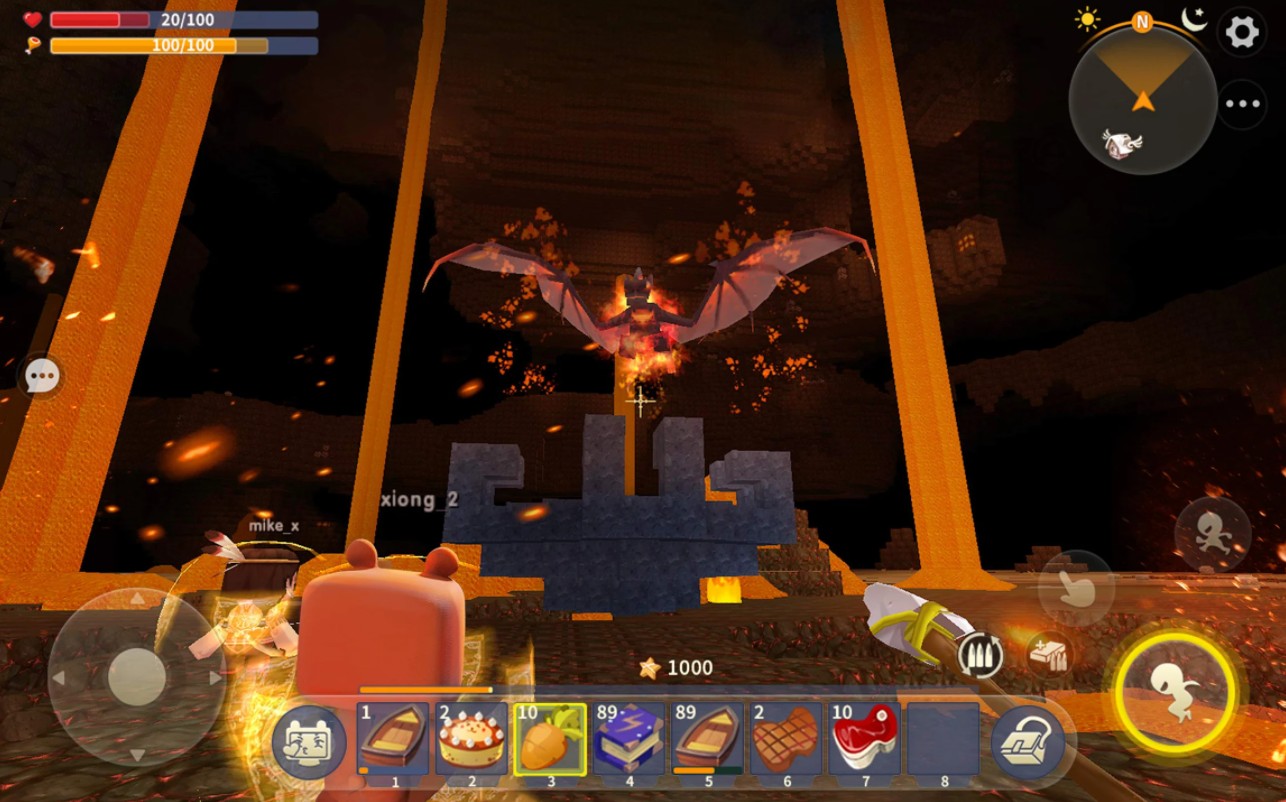Select the cake hotbar slot
The height and width of the screenshot is (802, 1286).
(x=471, y=739)
